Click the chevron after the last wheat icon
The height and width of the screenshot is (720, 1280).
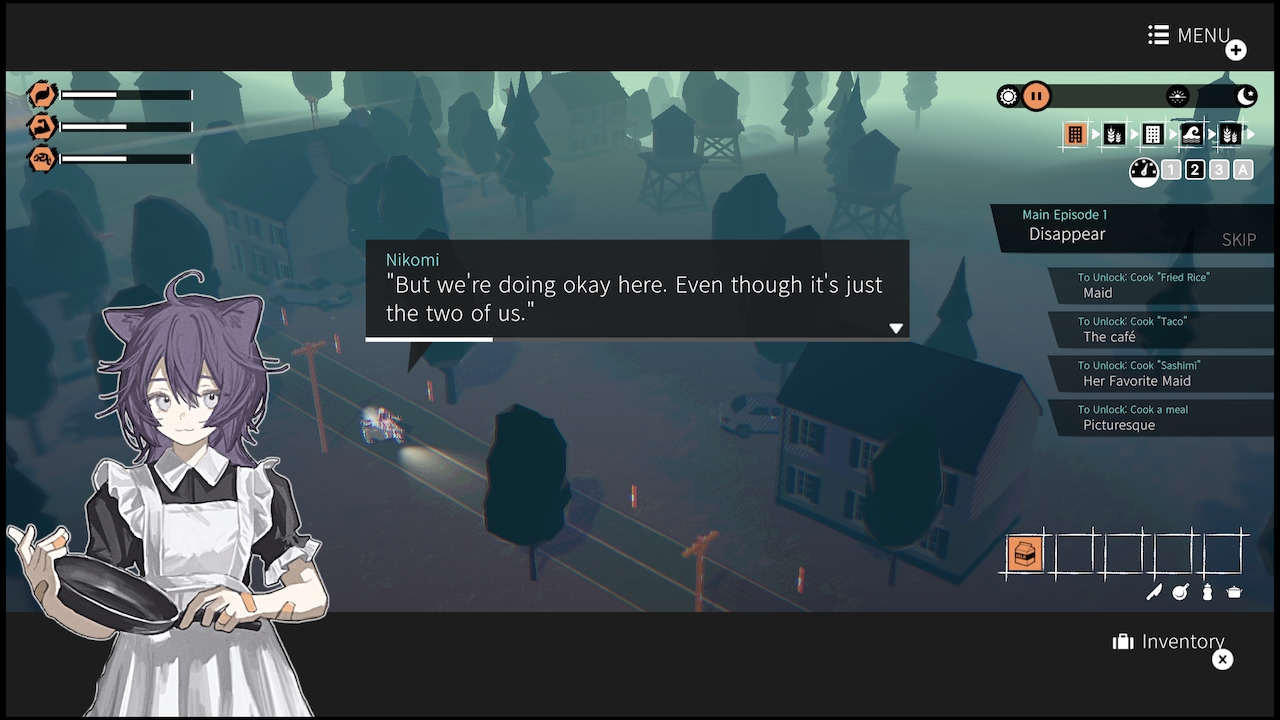click(x=1251, y=133)
